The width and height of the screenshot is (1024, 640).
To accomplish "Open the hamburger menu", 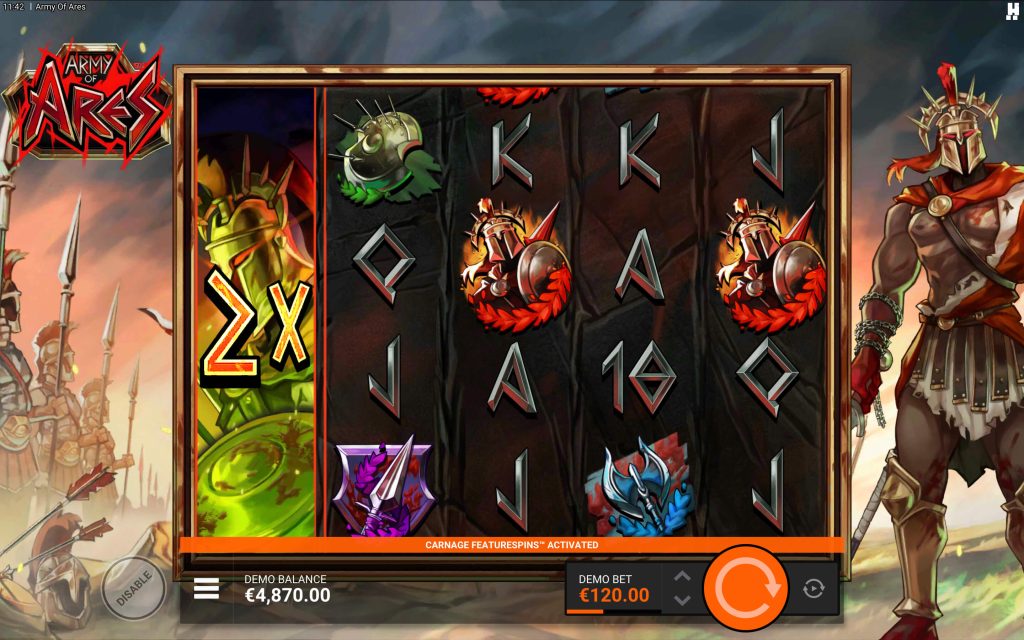I will 206,588.
